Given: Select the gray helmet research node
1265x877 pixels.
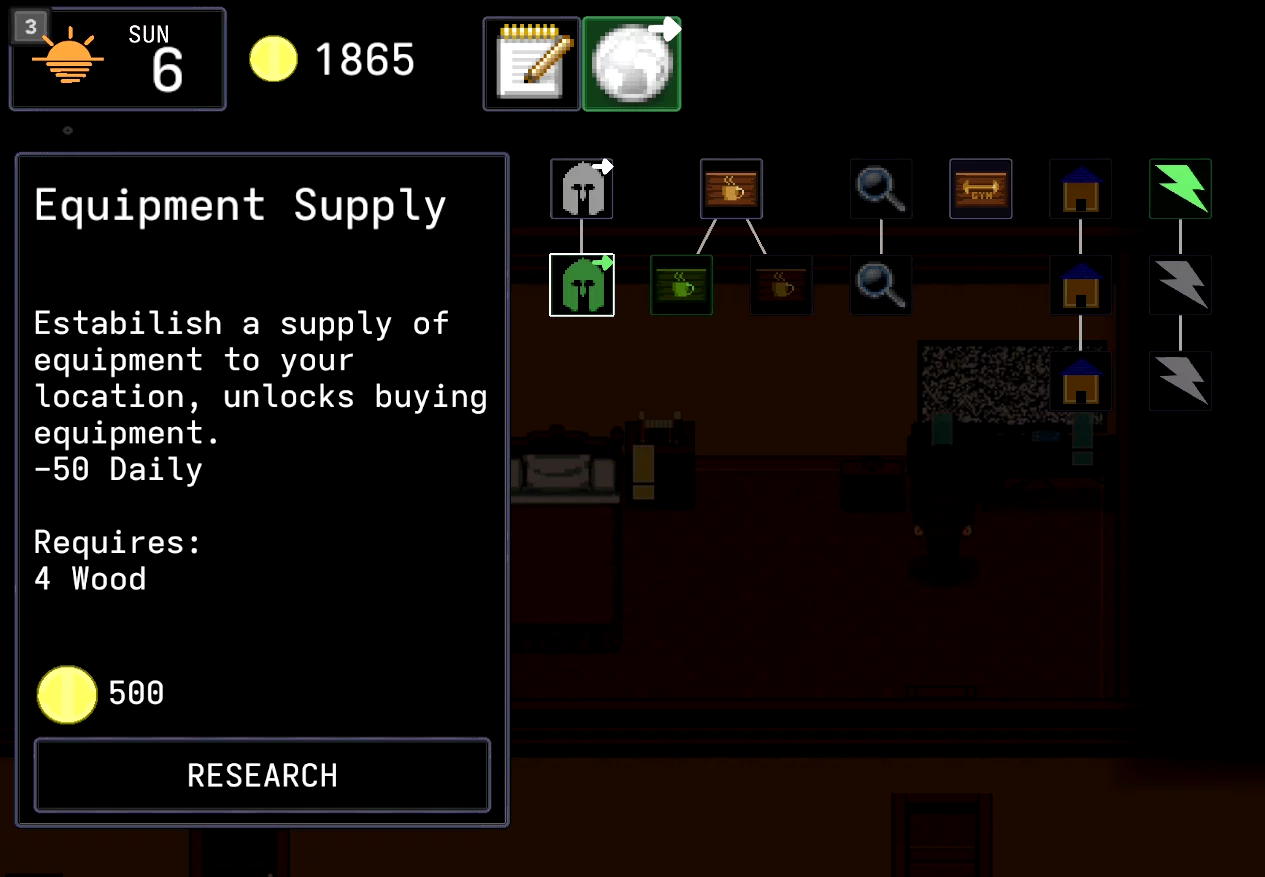Looking at the screenshot, I should point(581,189).
